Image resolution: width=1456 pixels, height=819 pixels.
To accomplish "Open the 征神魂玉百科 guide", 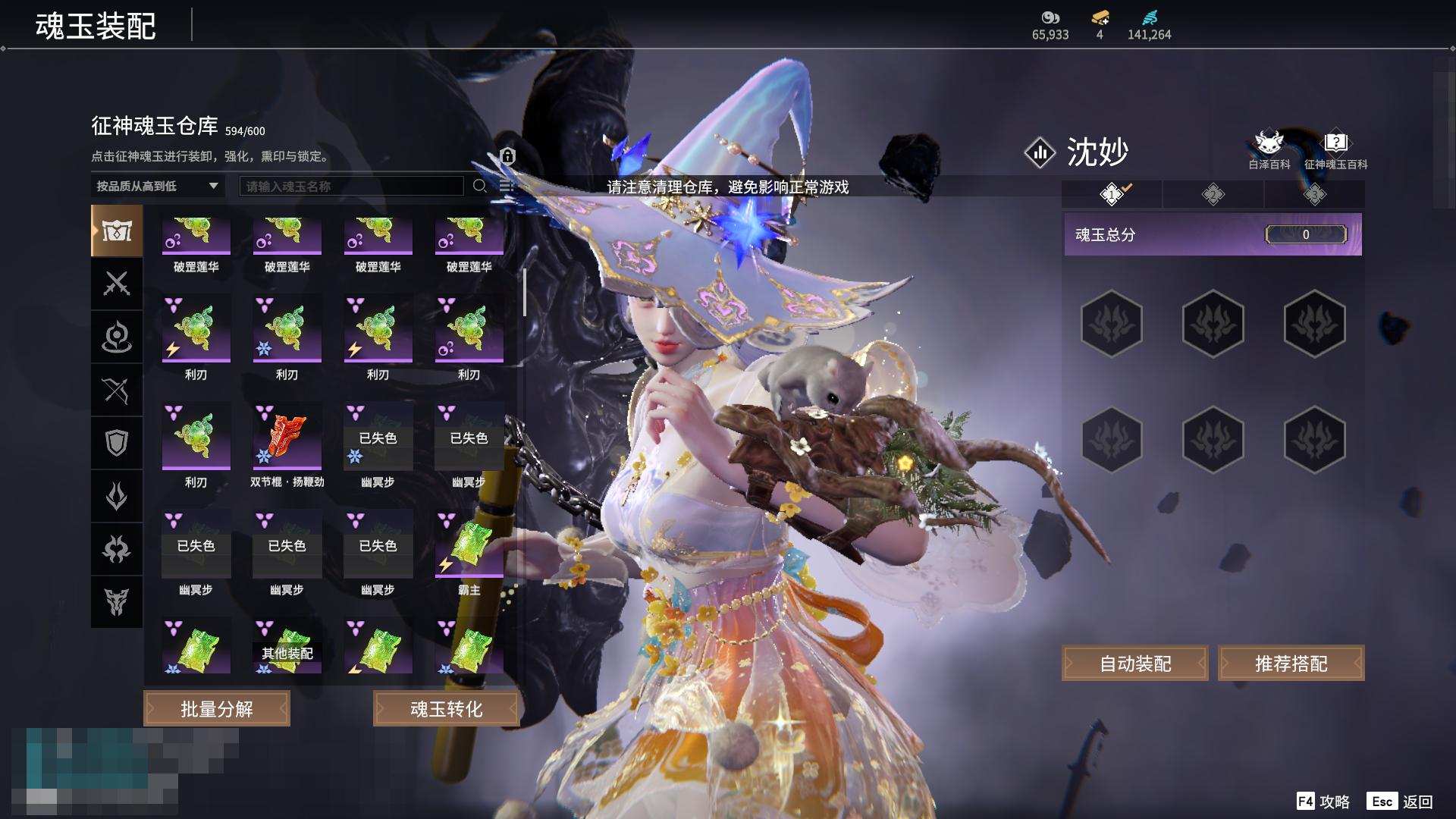I will [x=1335, y=149].
